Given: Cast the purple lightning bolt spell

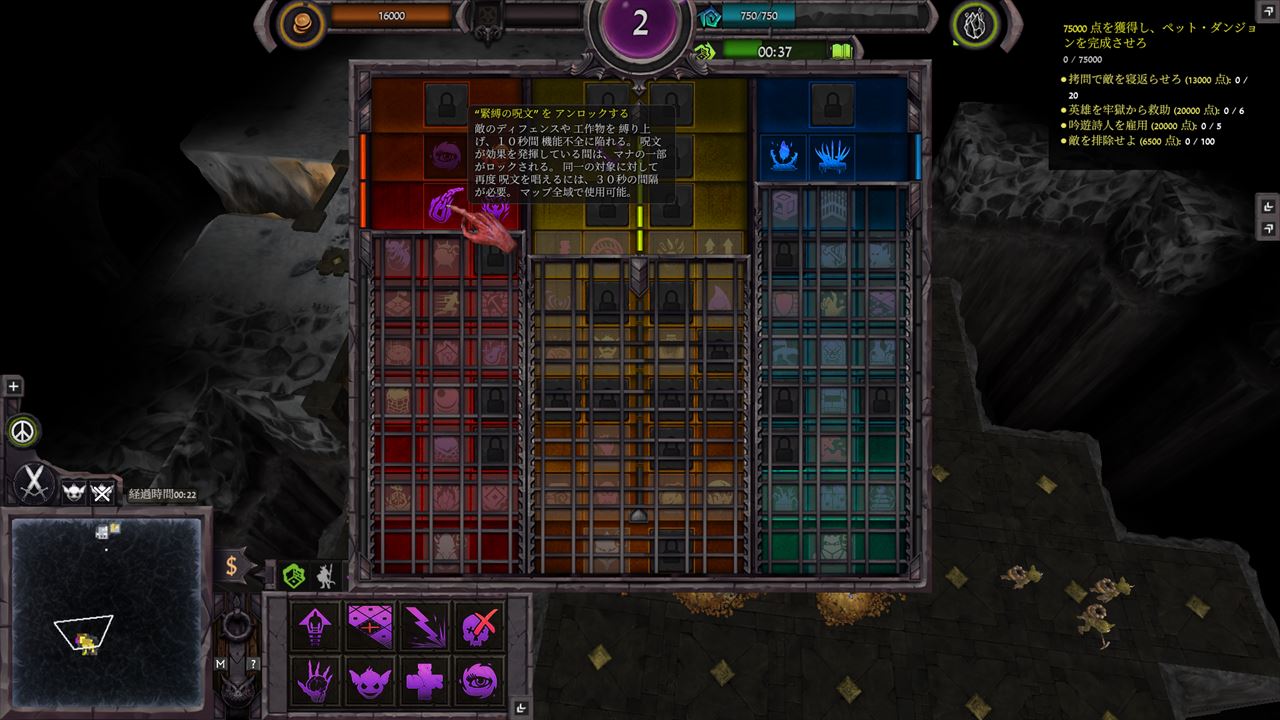Looking at the screenshot, I should click(424, 627).
